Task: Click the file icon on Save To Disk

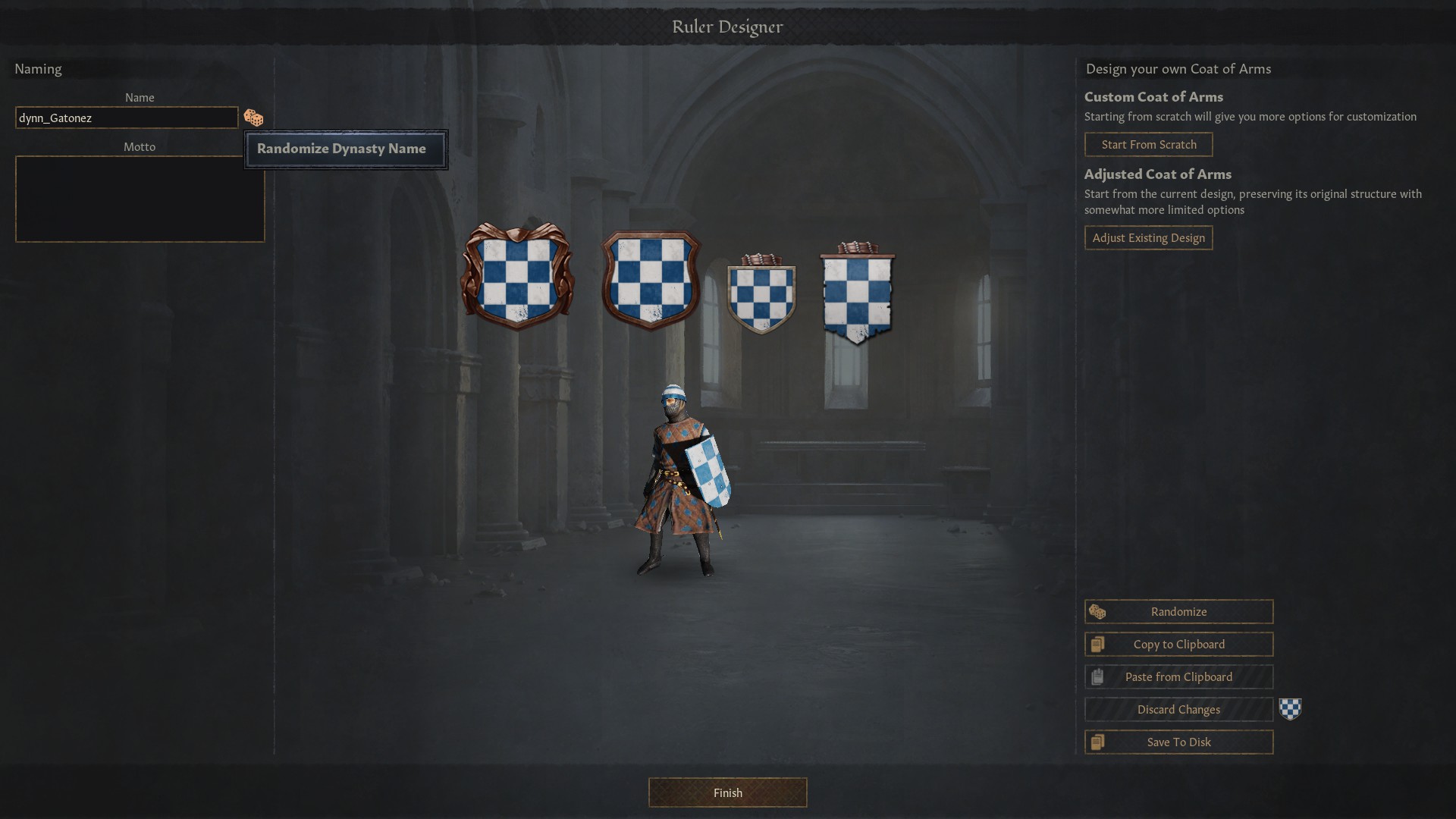Action: [1097, 742]
